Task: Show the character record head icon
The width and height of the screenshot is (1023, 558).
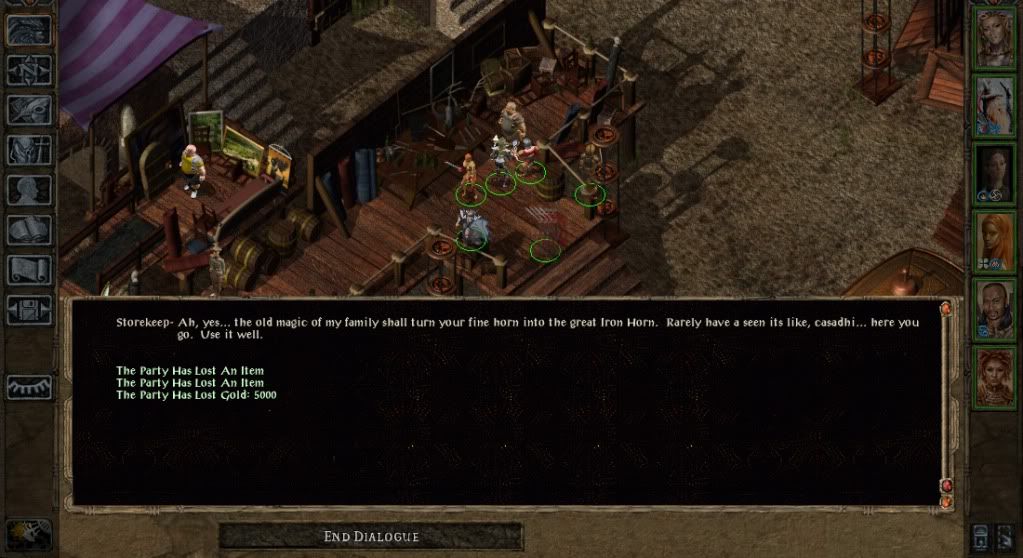Action: tap(30, 190)
